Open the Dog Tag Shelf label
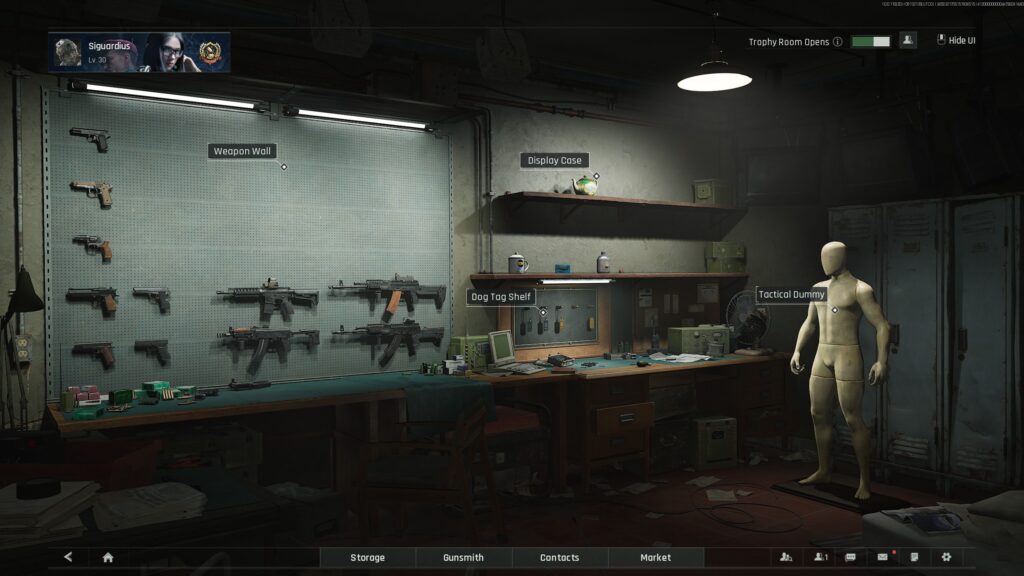Image resolution: width=1024 pixels, height=576 pixels. (x=501, y=297)
